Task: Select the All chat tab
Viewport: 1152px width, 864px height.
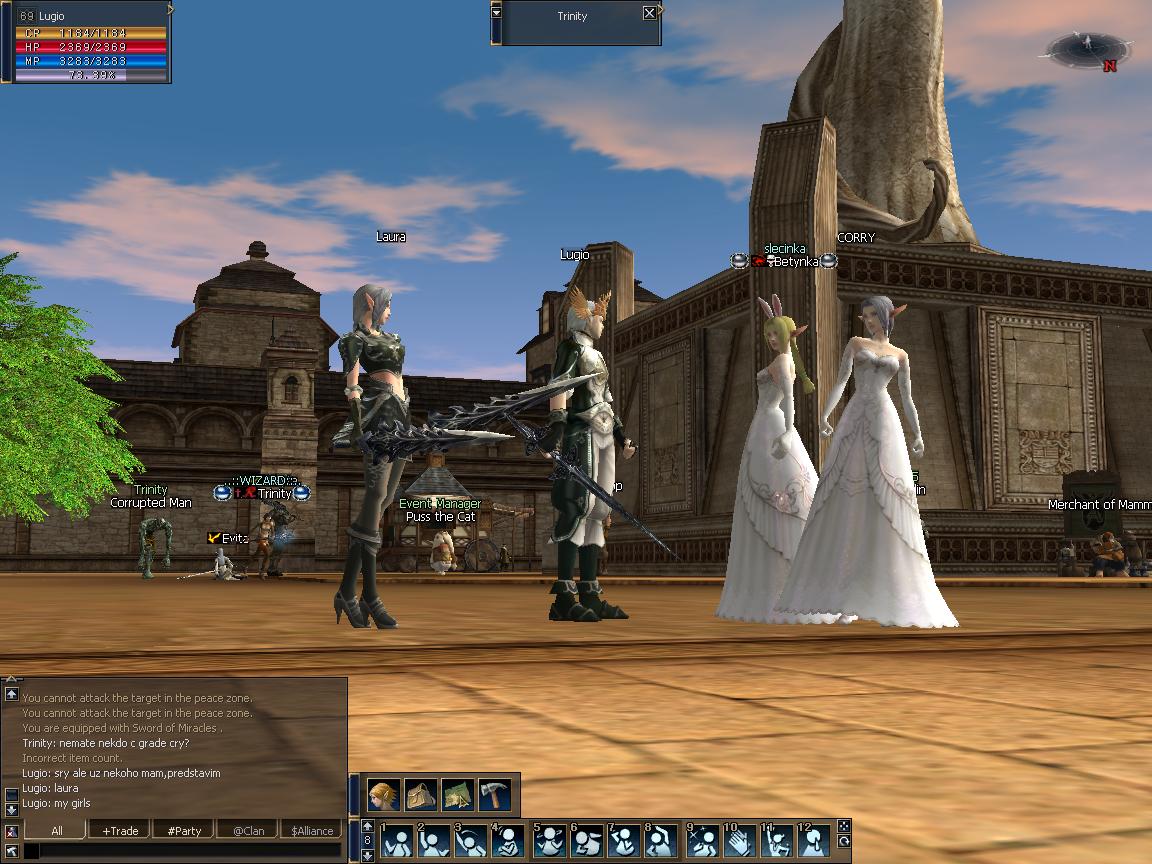Action: pos(56,830)
